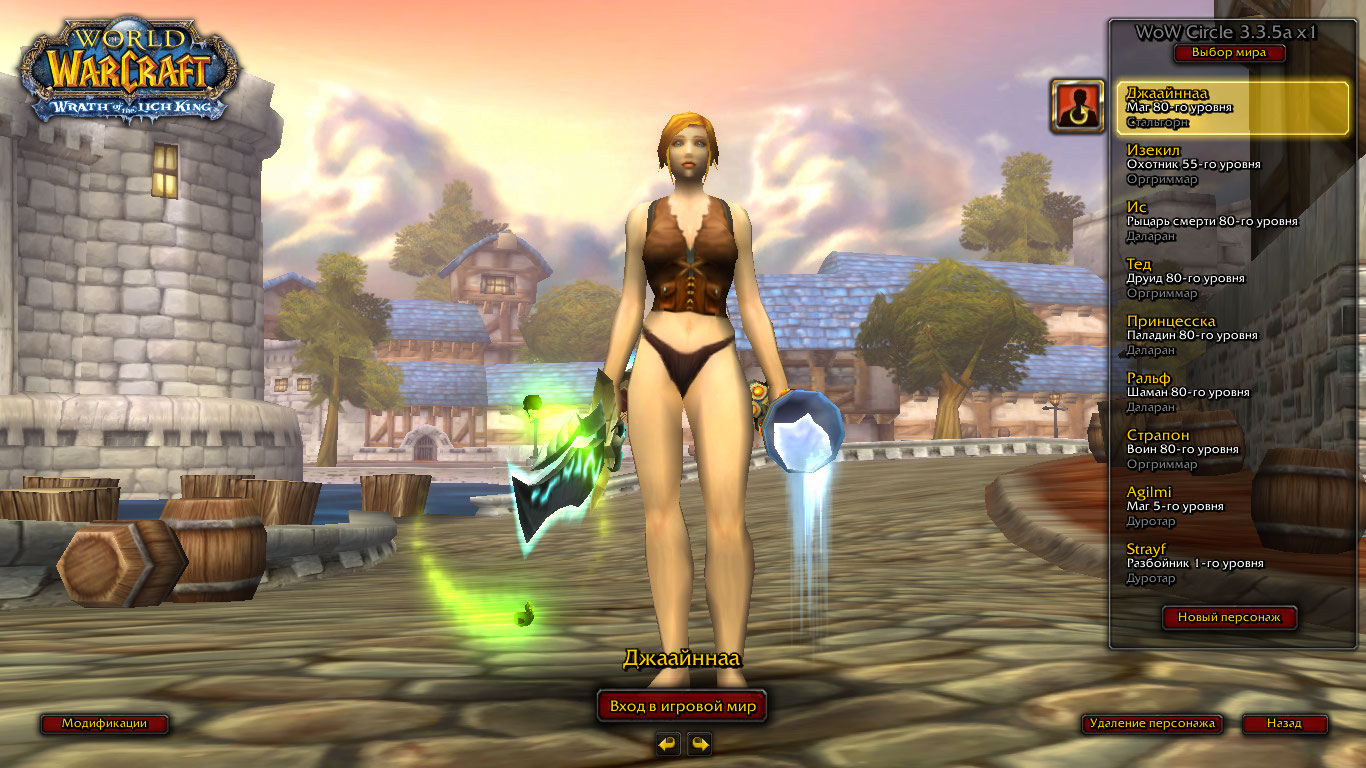Click the Выбор мира realm selection button
The height and width of the screenshot is (768, 1366).
point(1228,53)
